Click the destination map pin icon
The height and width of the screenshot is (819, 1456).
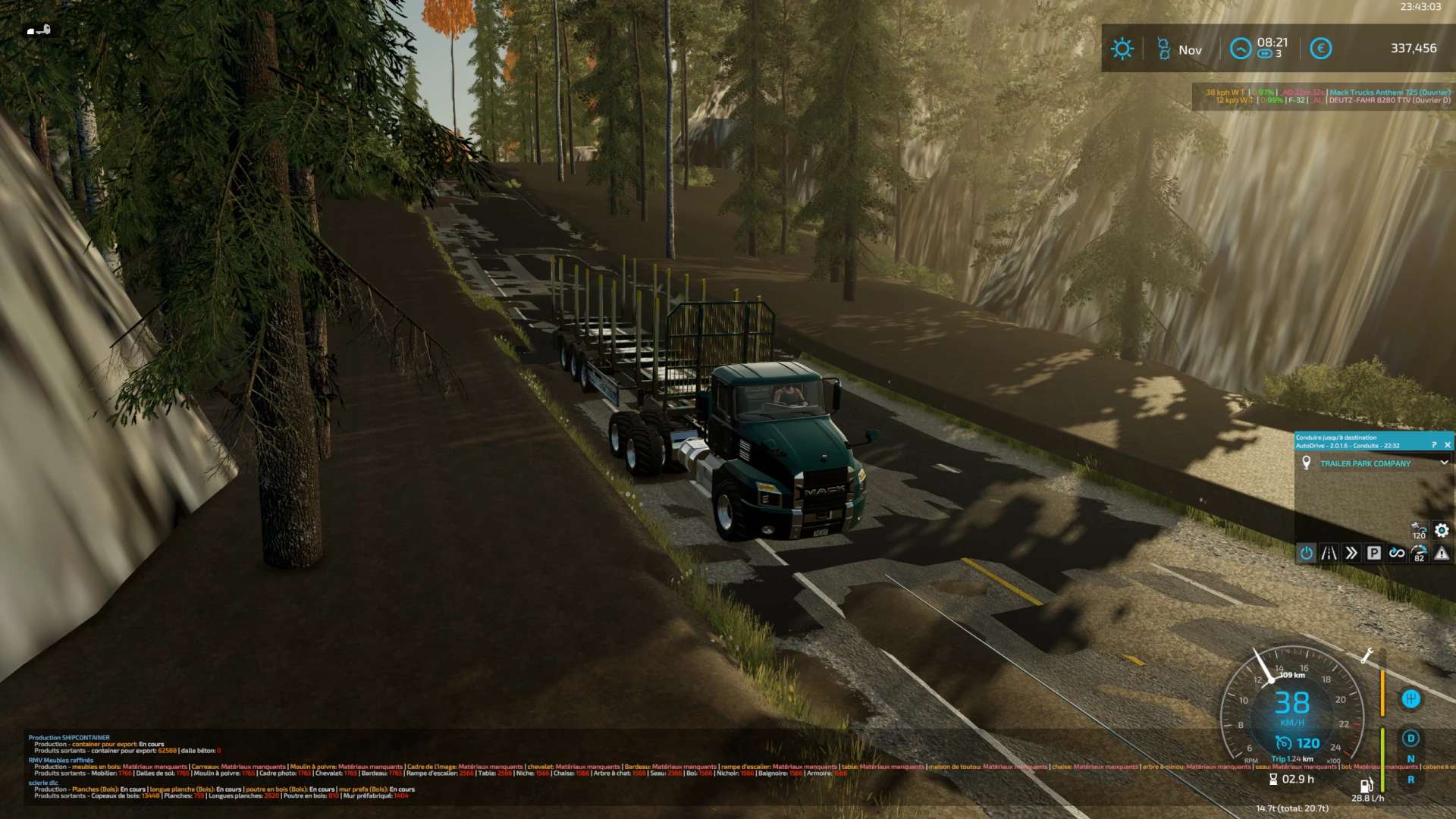[x=1306, y=463]
